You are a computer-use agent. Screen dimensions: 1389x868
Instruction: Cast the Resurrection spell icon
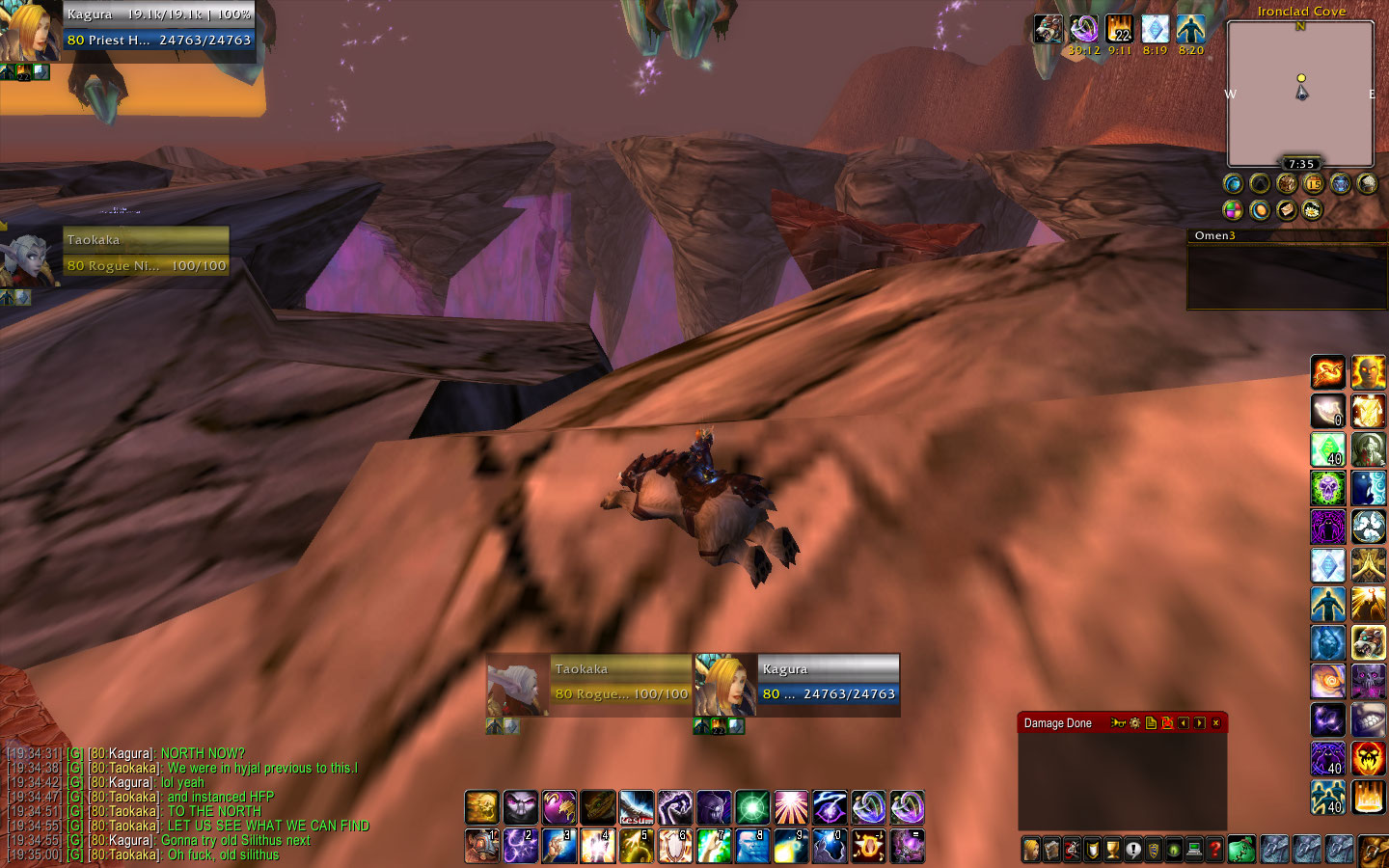click(636, 807)
